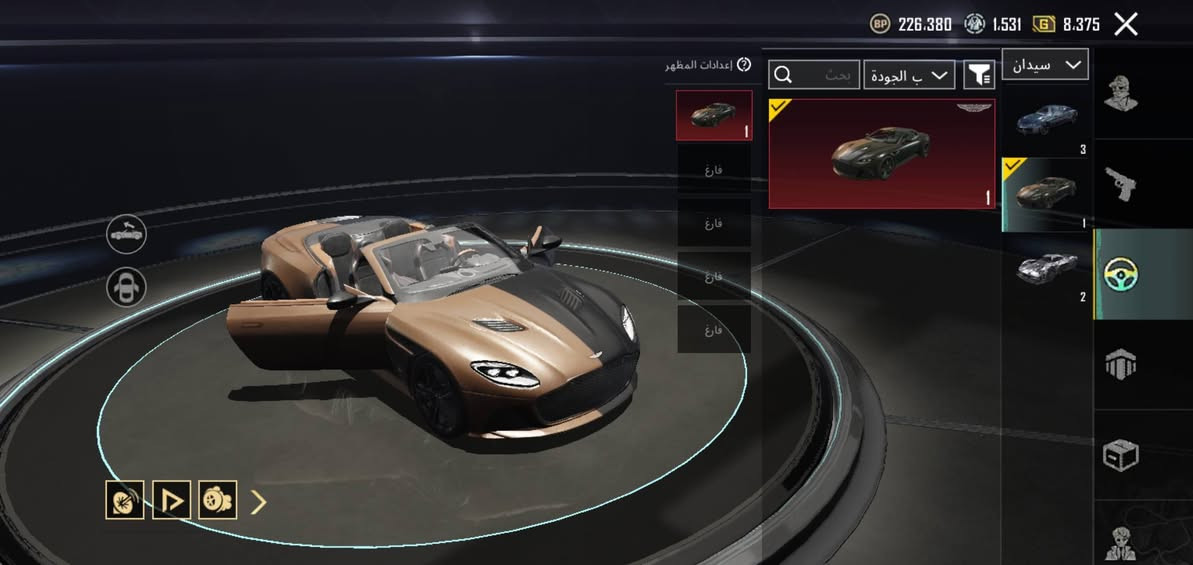Open the sort-by-quality dropdown
1193x565 pixels.
click(909, 75)
